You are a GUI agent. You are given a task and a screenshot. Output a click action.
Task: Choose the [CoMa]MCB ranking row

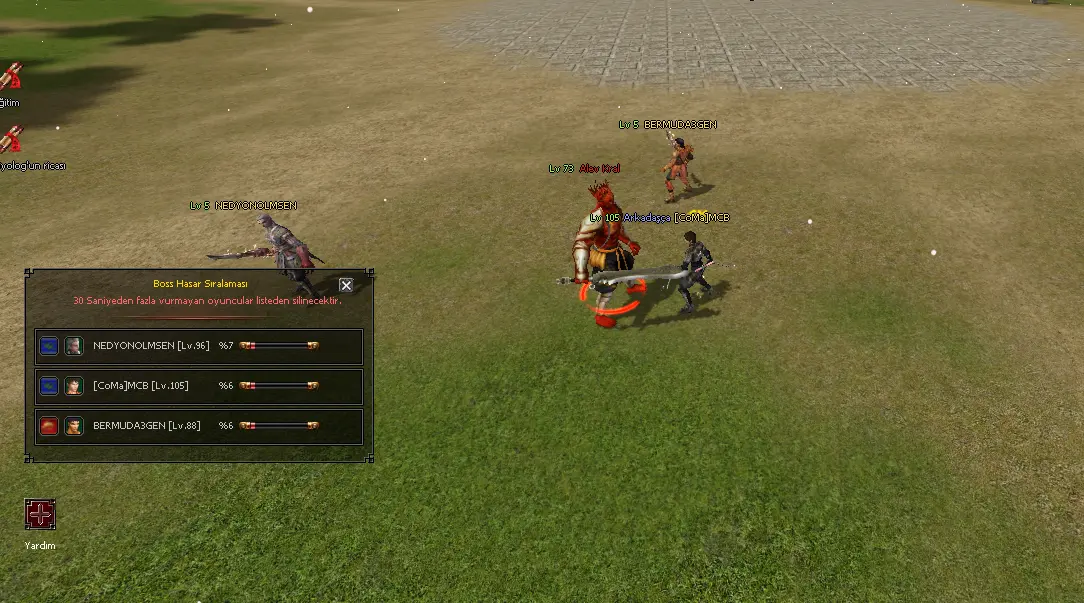tap(199, 386)
